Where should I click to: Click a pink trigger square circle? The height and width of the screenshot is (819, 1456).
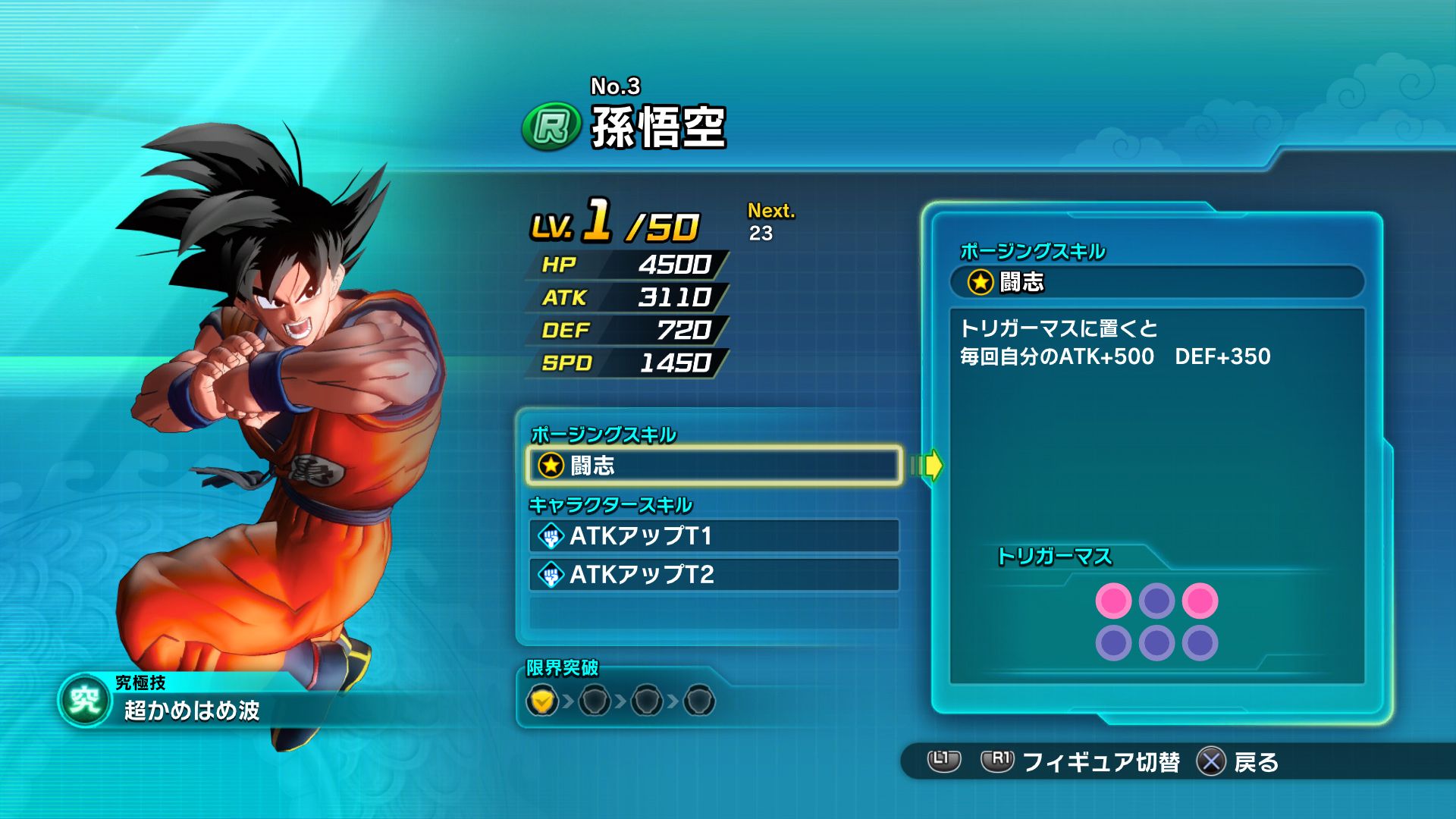tap(1112, 601)
